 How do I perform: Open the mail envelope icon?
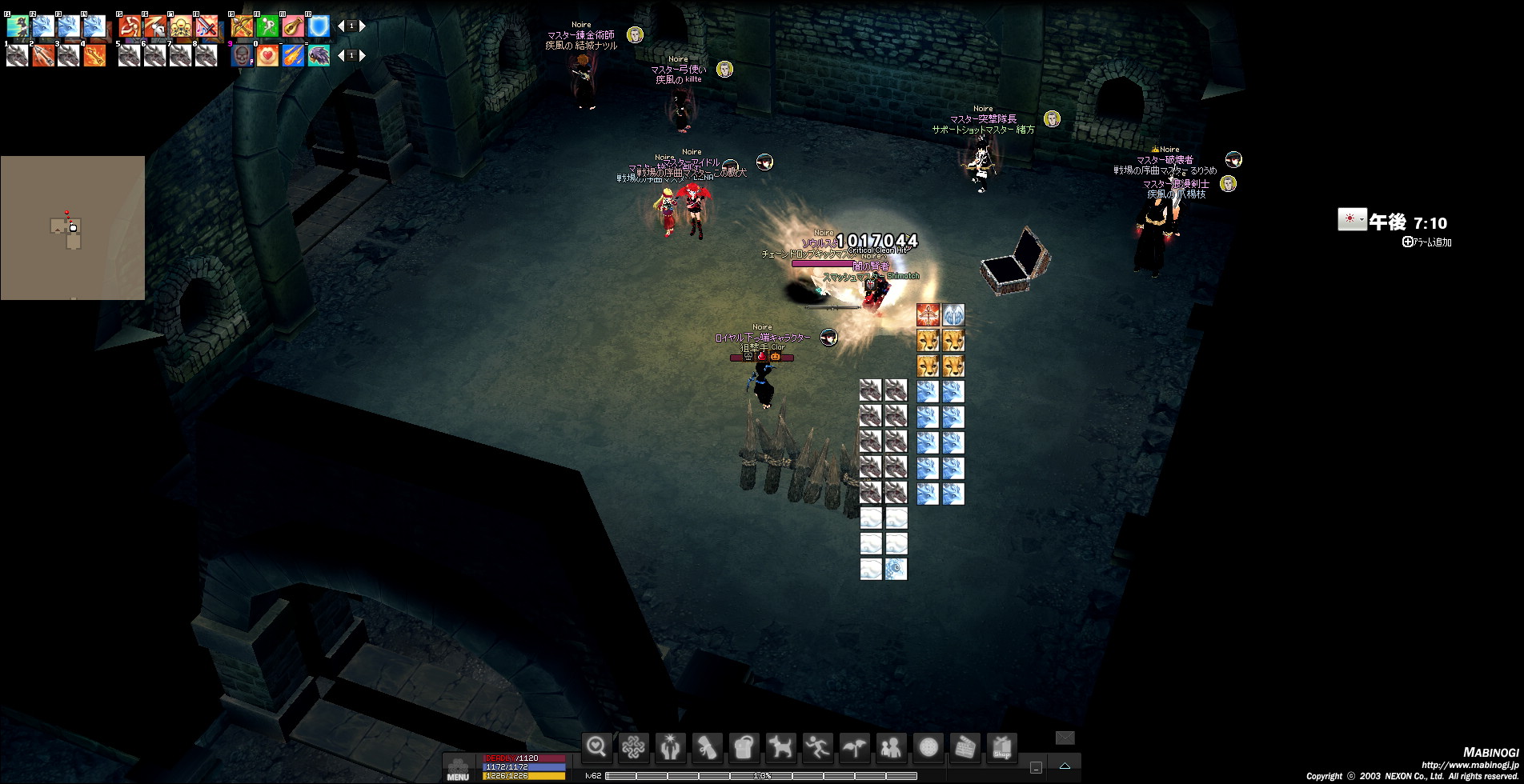pos(1065,738)
